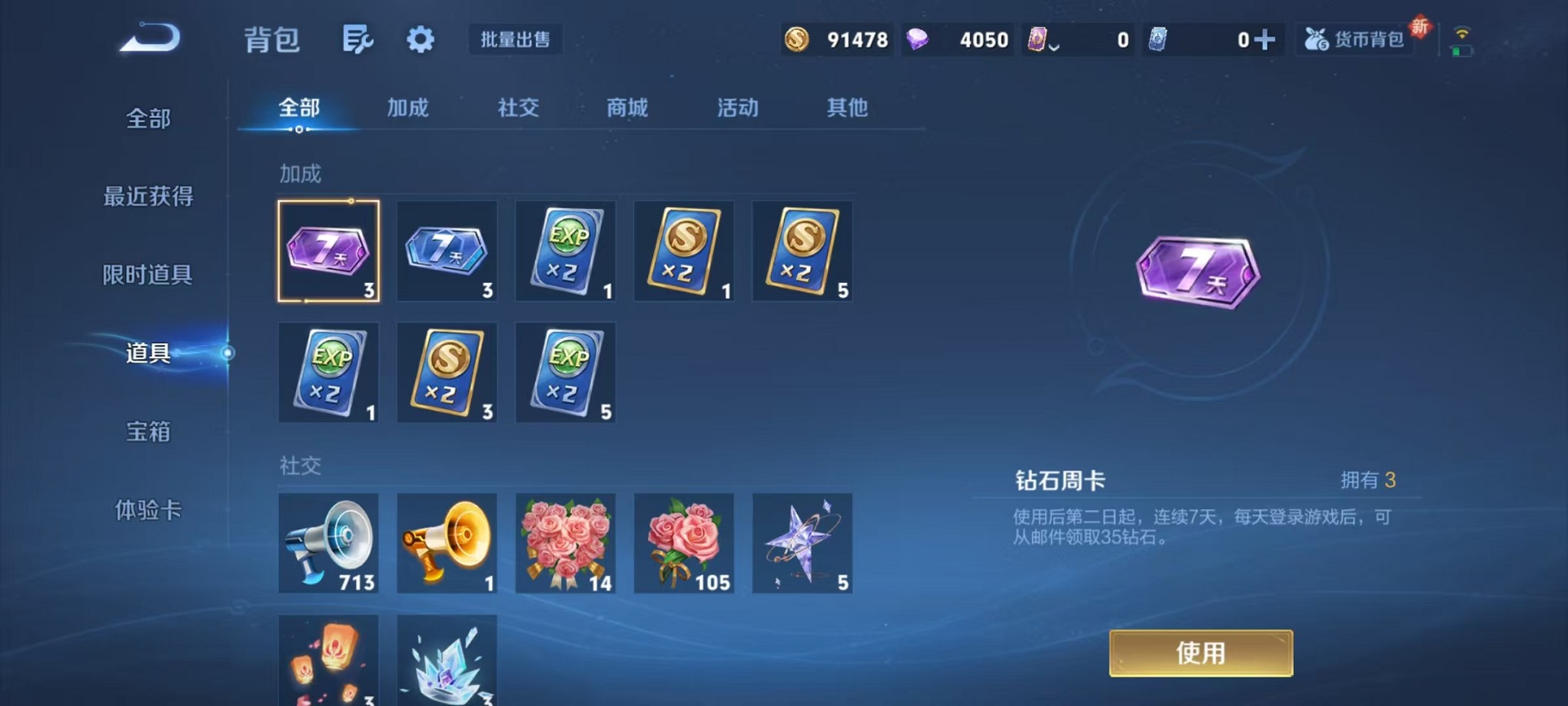
Task: Select the purple 7天 diamond weekly card
Action: click(329, 251)
